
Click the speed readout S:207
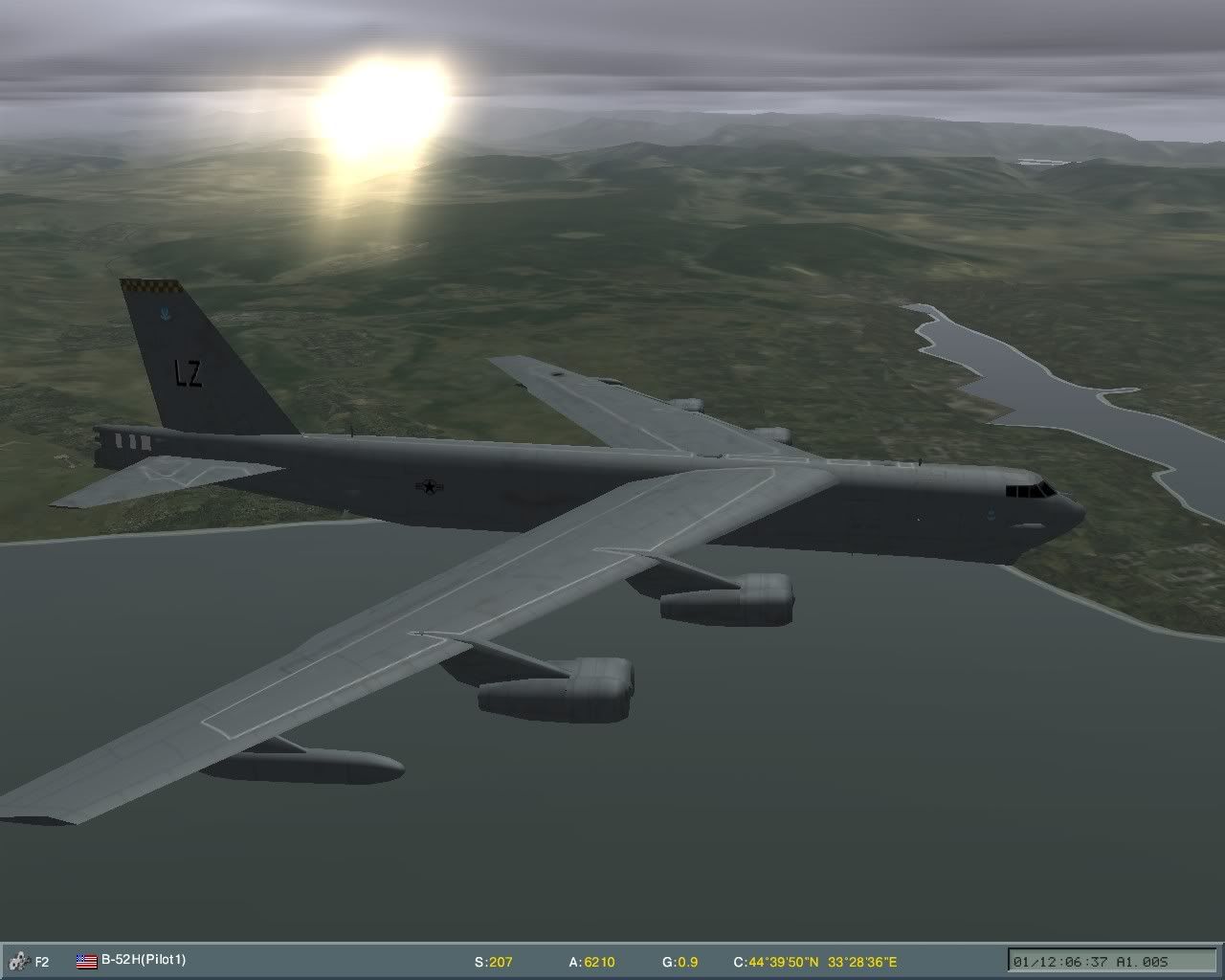click(x=491, y=960)
